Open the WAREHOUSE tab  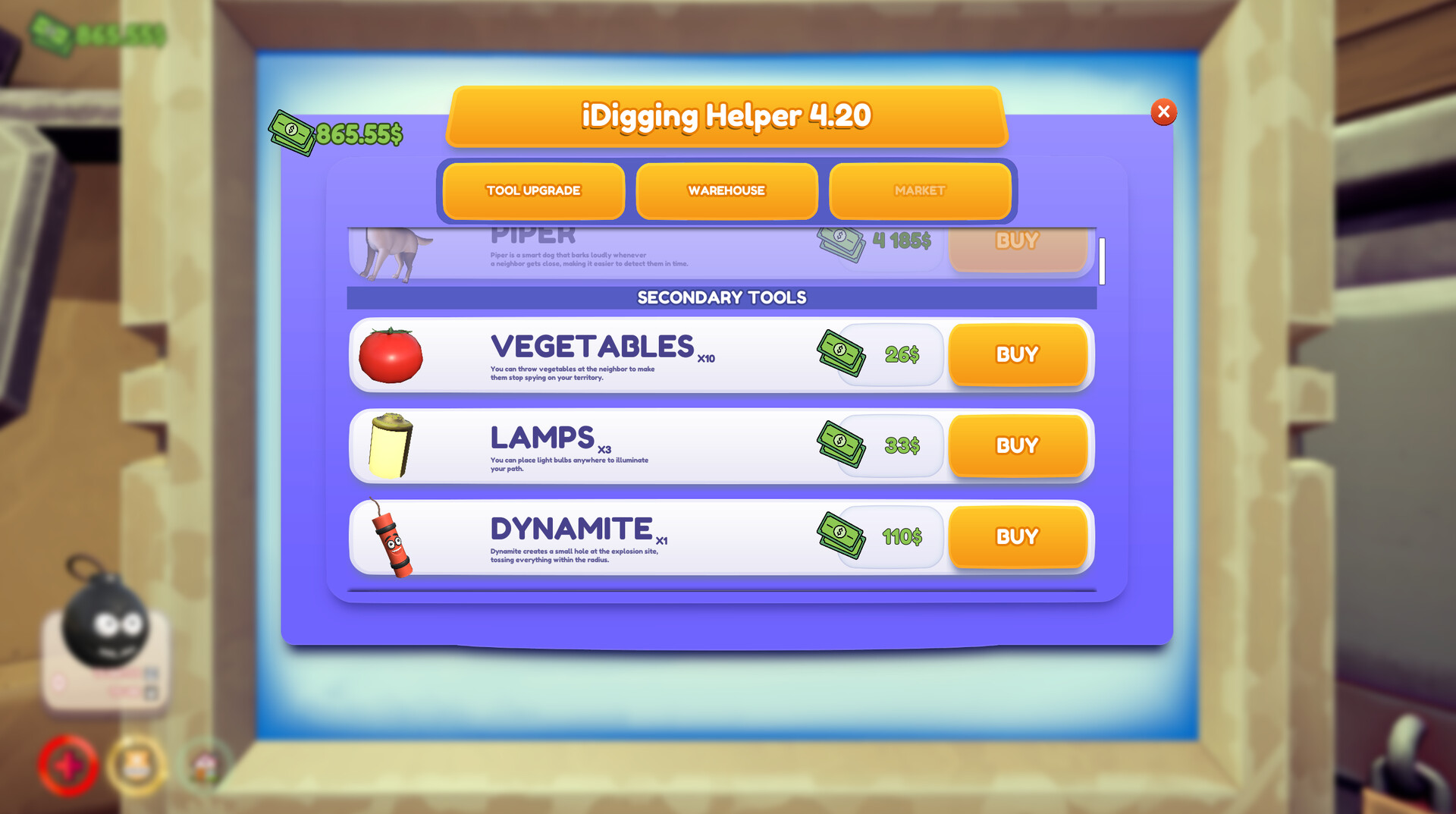[726, 191]
